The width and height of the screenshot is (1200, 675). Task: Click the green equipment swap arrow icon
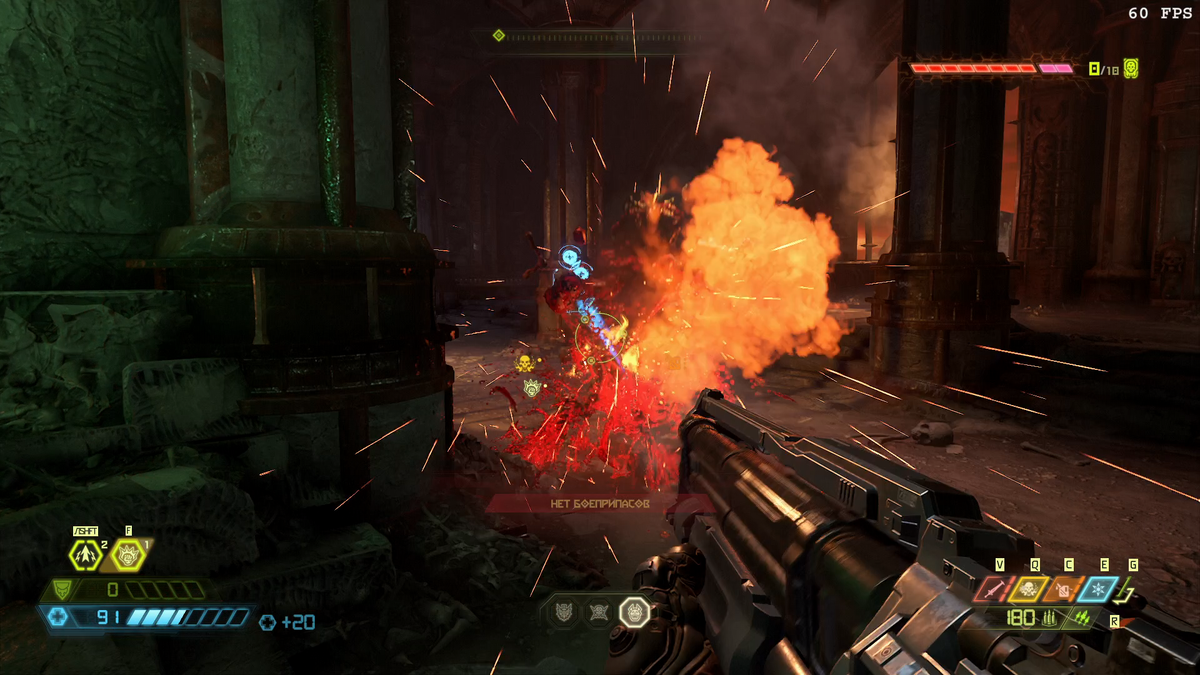[1131, 593]
